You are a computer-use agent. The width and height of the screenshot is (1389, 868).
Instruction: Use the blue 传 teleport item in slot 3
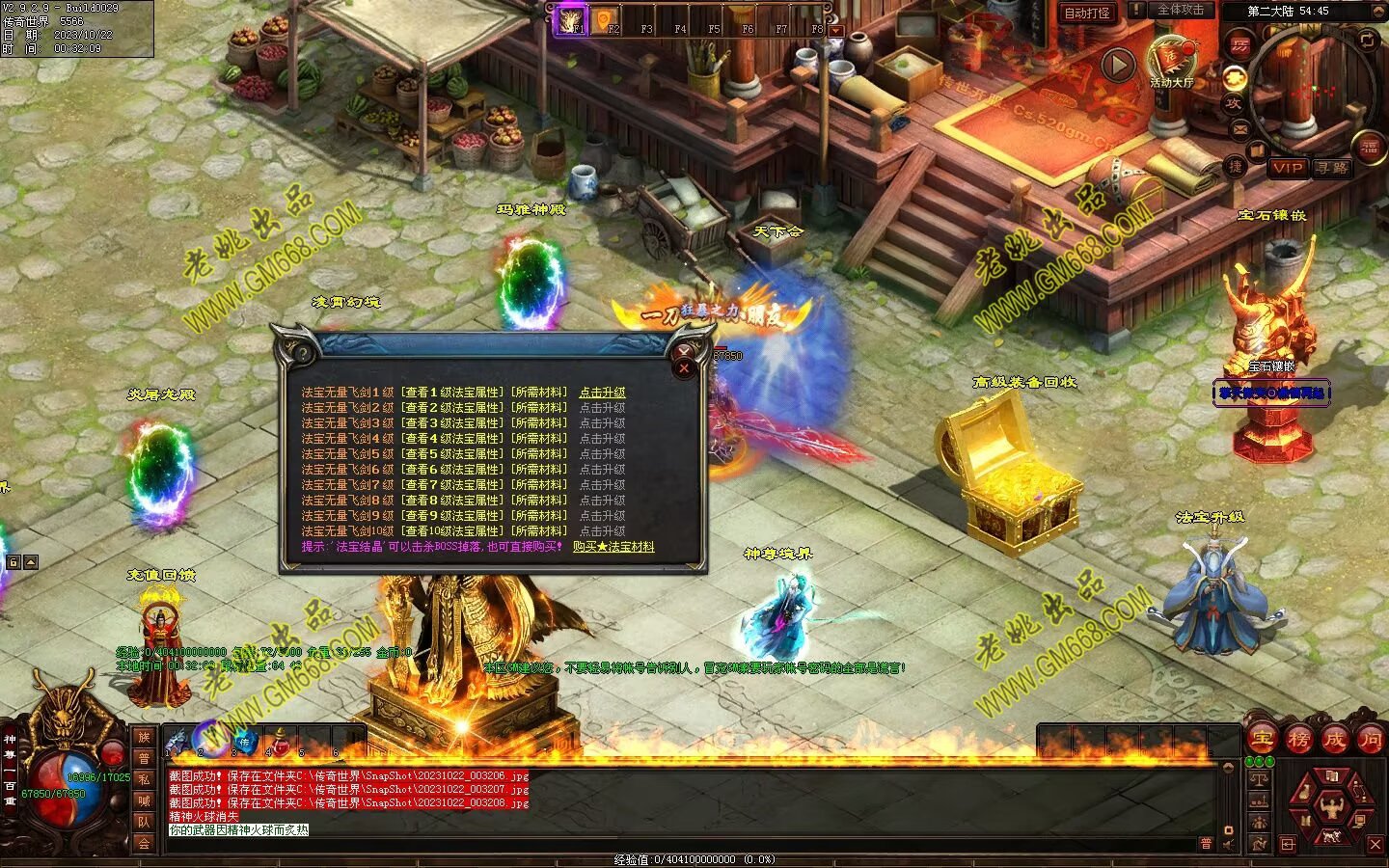pos(244,741)
